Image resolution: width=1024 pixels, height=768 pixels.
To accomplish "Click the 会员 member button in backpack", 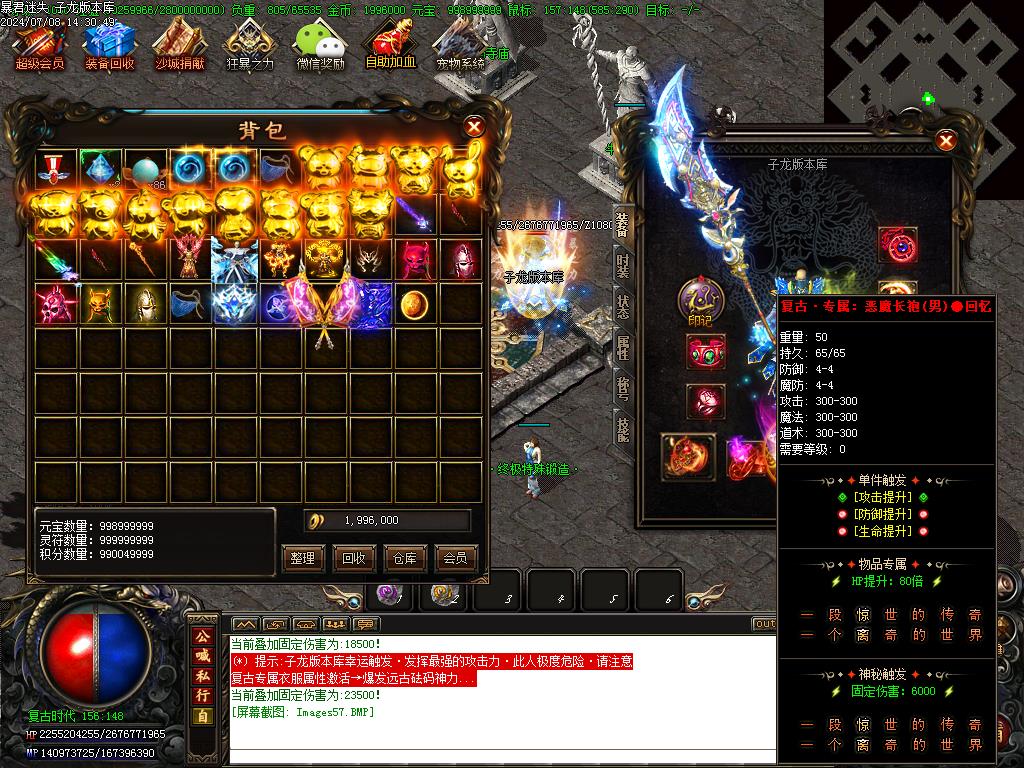I will tap(456, 558).
